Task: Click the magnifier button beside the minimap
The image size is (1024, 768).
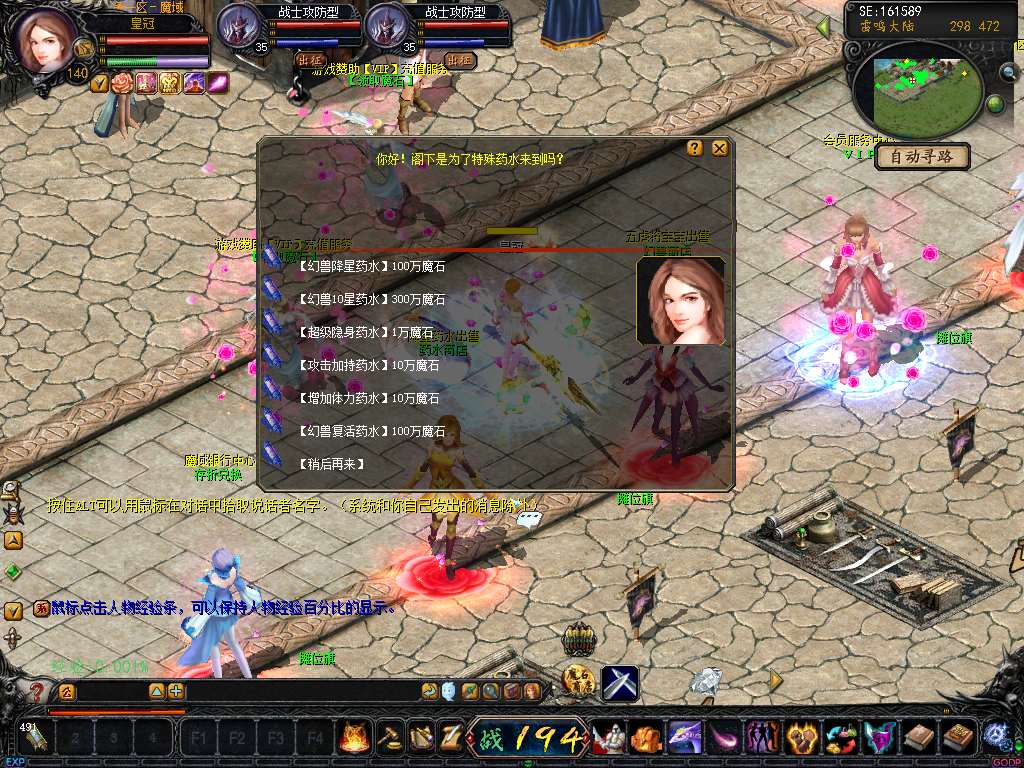Action: click(x=1009, y=71)
